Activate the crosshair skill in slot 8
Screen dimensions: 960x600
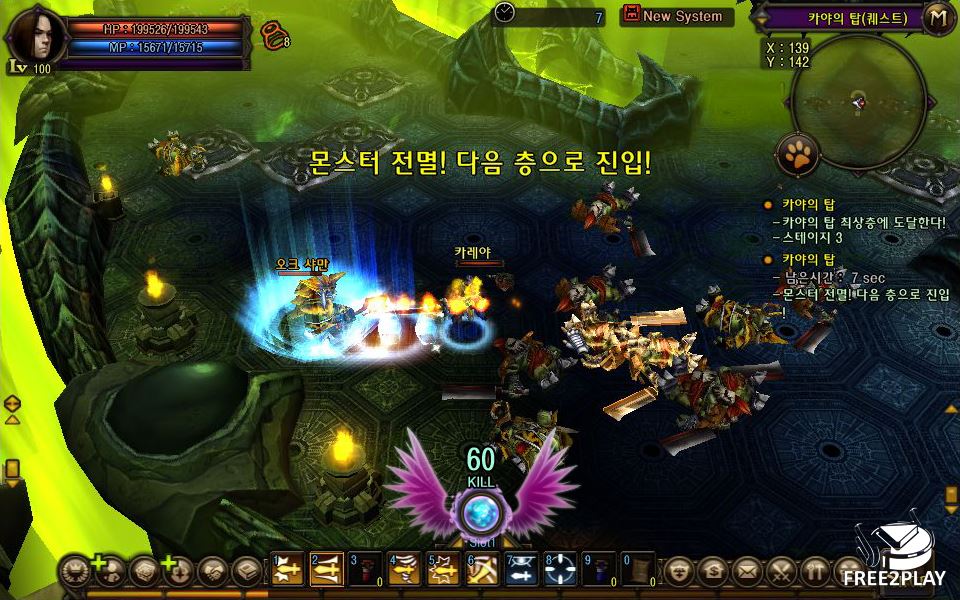coord(560,569)
